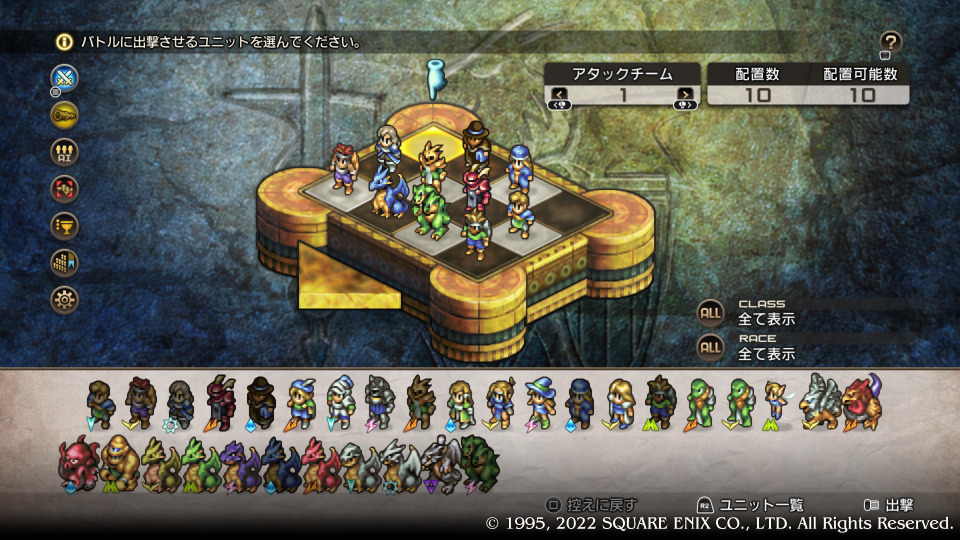This screenshot has height=540, width=960.
Task: Choose the blue witch-hat wizard unit
Action: coord(541,402)
